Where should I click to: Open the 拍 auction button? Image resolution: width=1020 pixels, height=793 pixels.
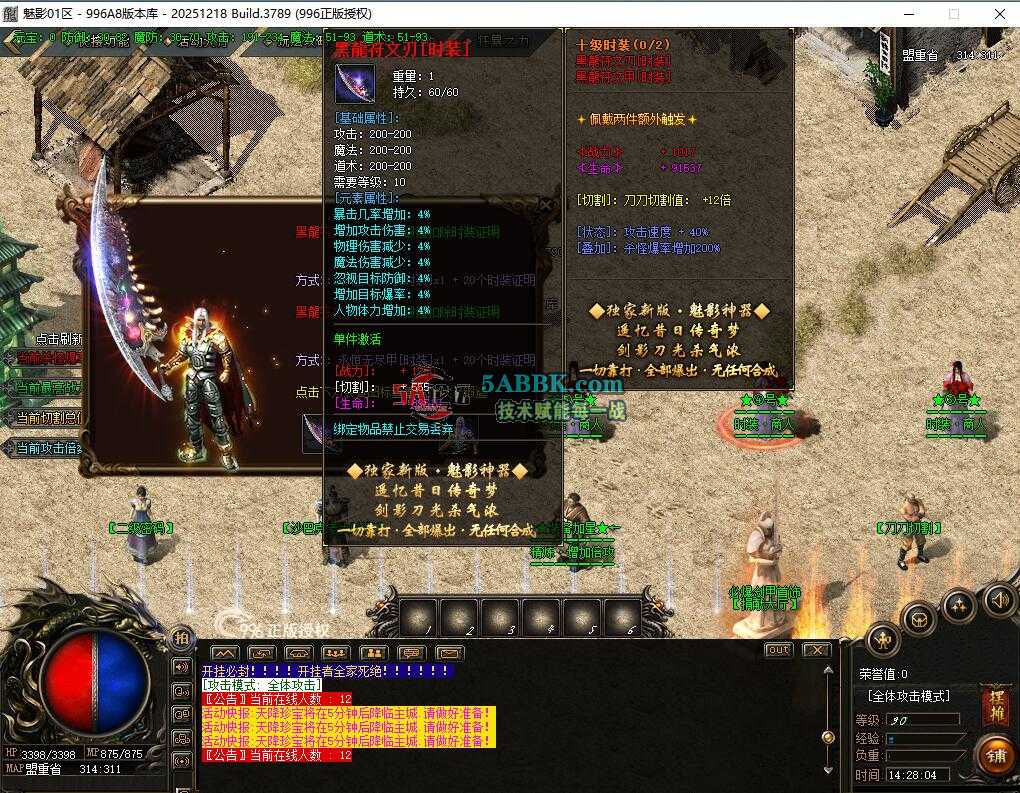(181, 638)
